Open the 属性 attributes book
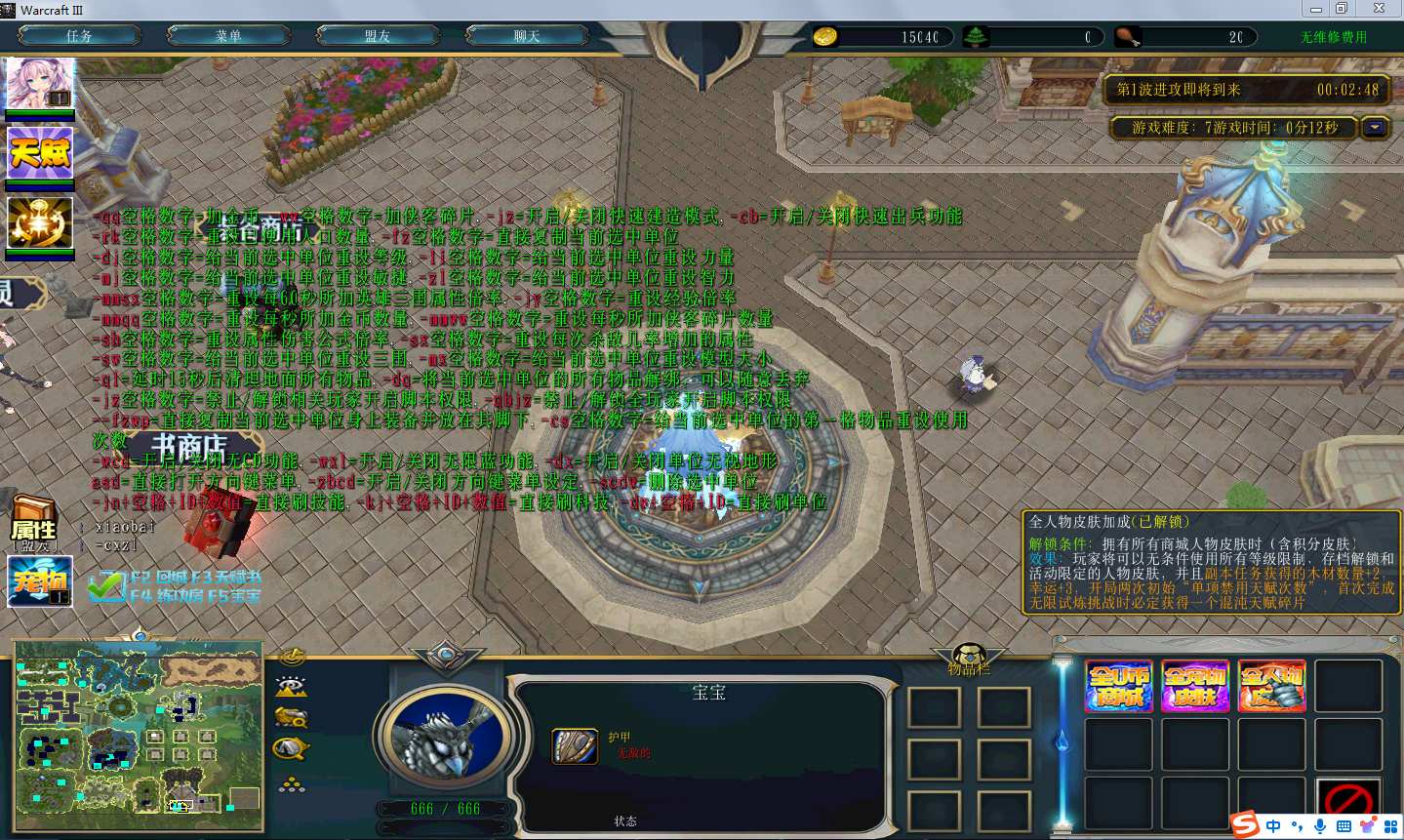This screenshot has width=1404, height=840. click(x=34, y=521)
